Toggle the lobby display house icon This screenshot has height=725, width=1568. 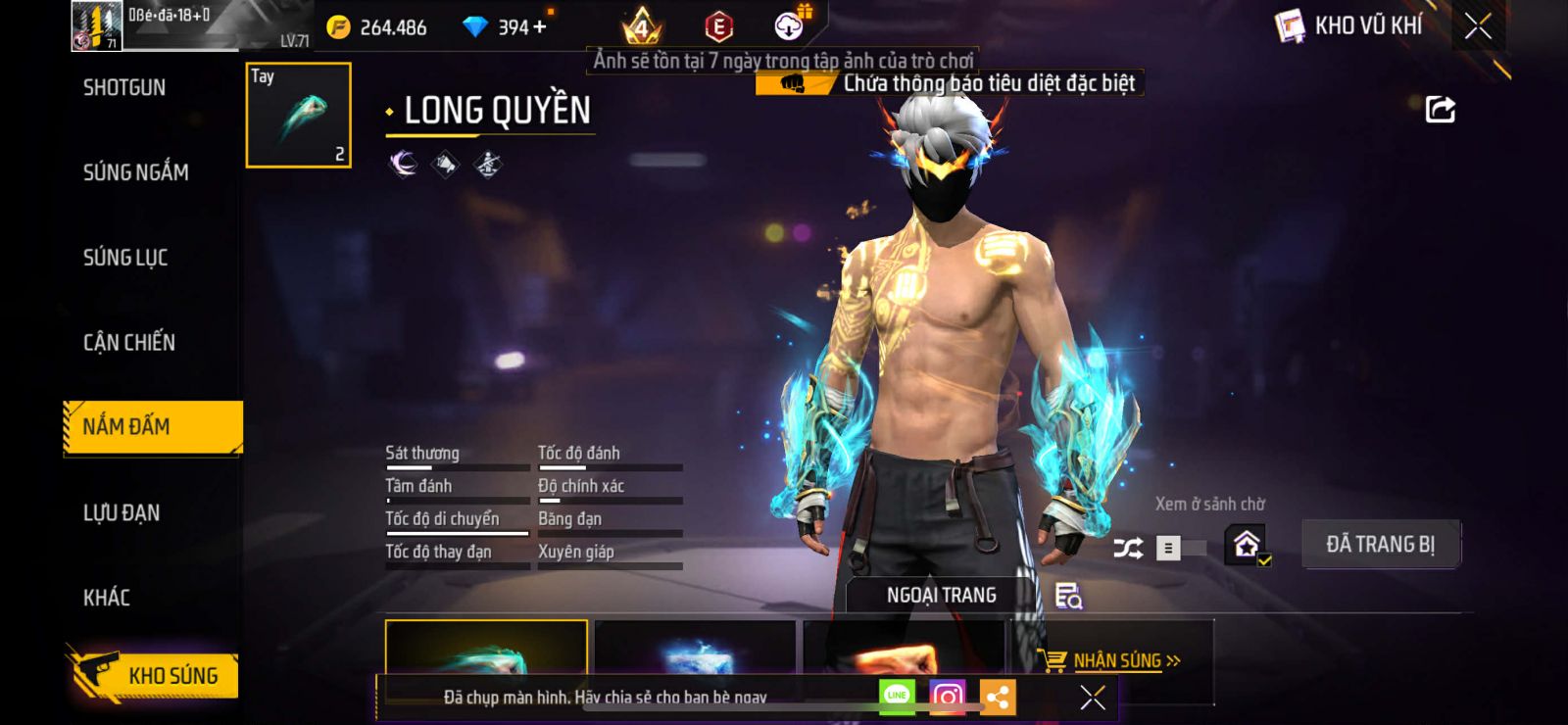pos(1247,544)
